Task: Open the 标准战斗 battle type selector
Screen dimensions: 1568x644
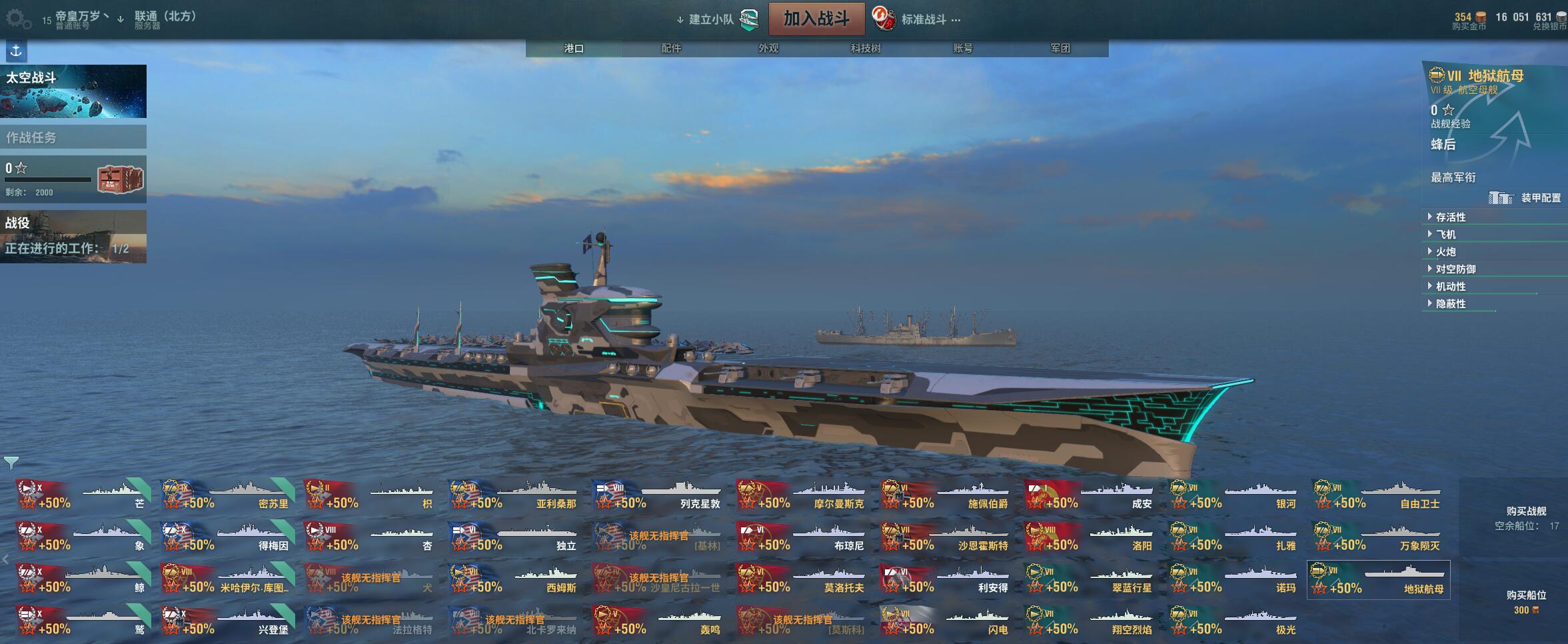Action: [x=924, y=19]
